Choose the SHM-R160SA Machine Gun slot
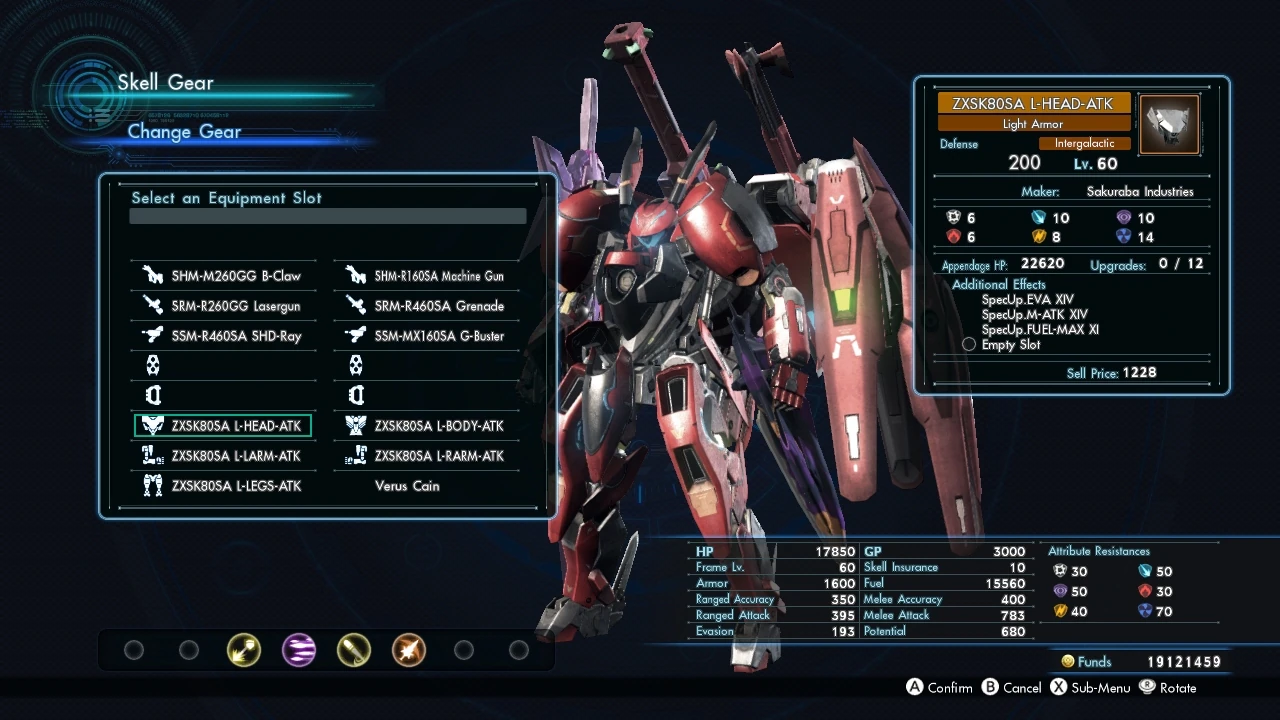1280x720 pixels. coord(427,276)
